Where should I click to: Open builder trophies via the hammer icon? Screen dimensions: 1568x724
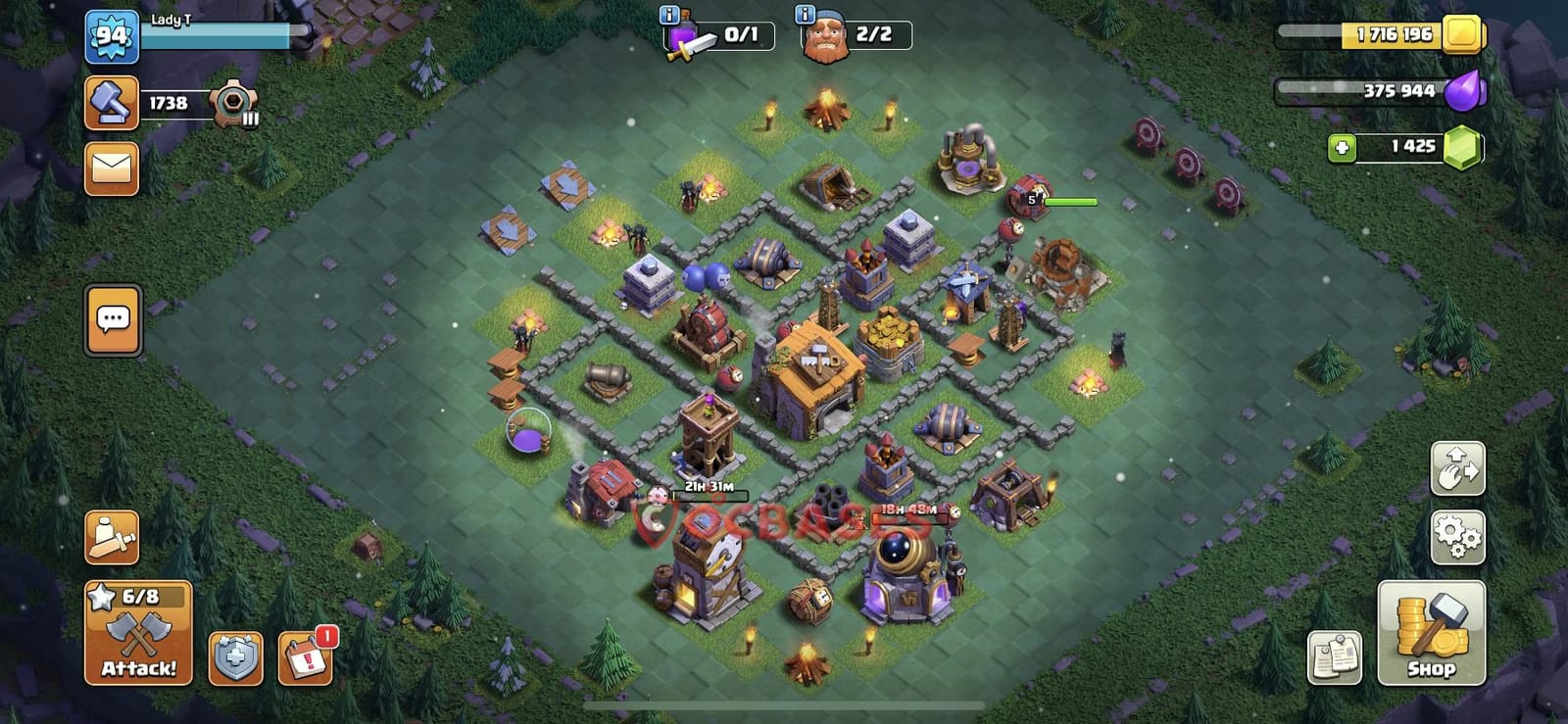click(111, 104)
